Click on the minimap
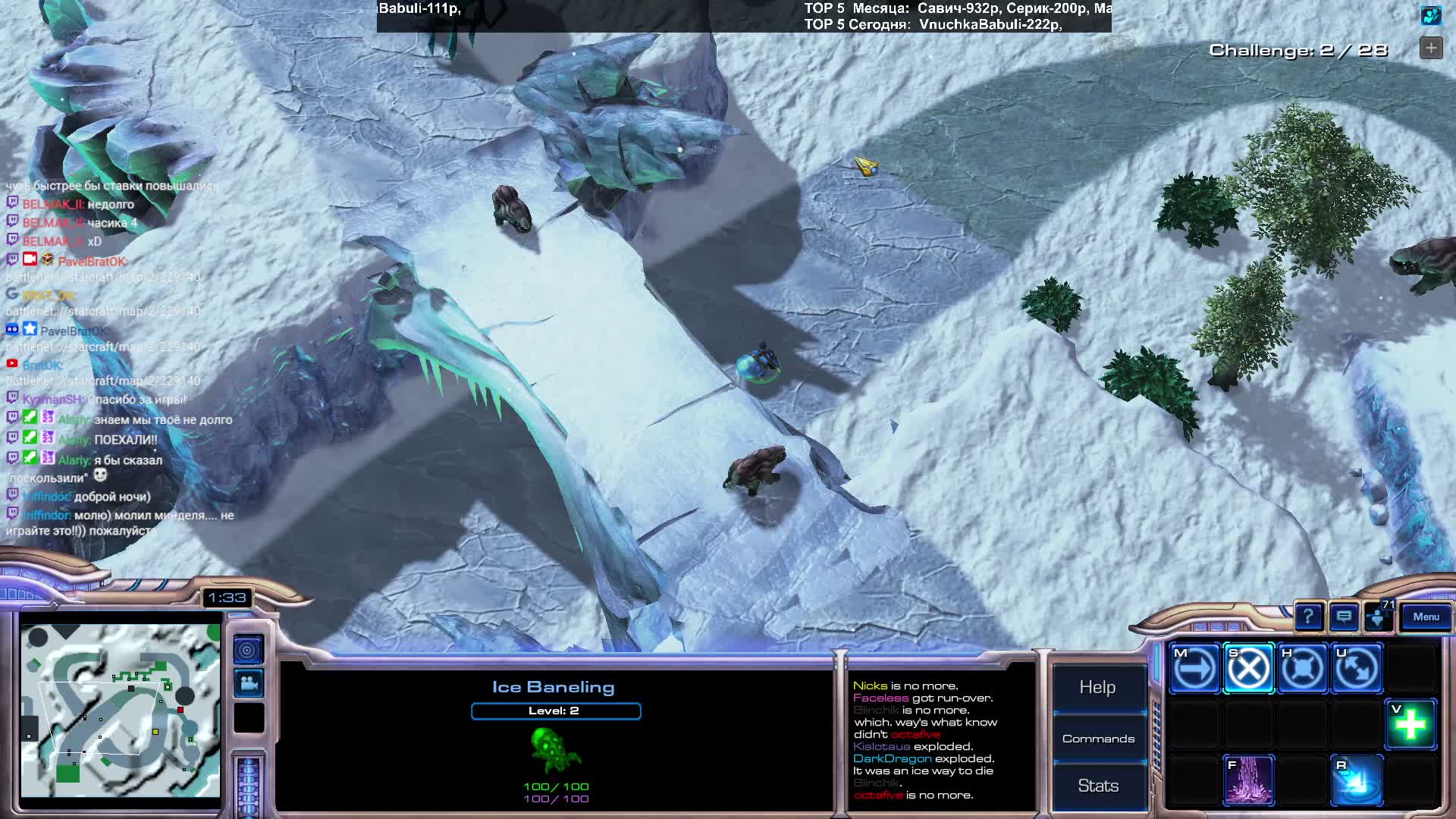1456x819 pixels. pyautogui.click(x=120, y=711)
